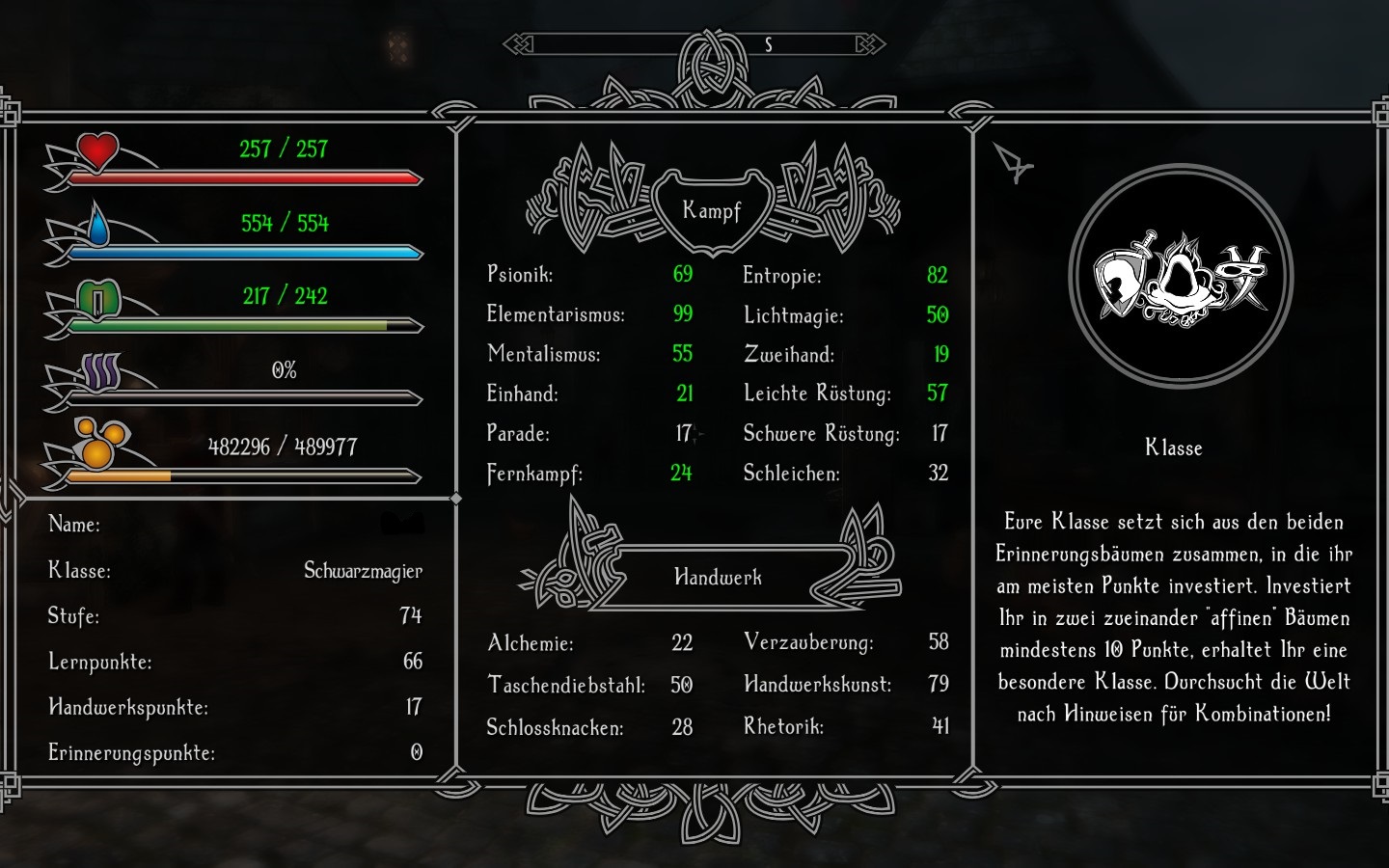Select the Schlossknacken skill

pos(555,727)
